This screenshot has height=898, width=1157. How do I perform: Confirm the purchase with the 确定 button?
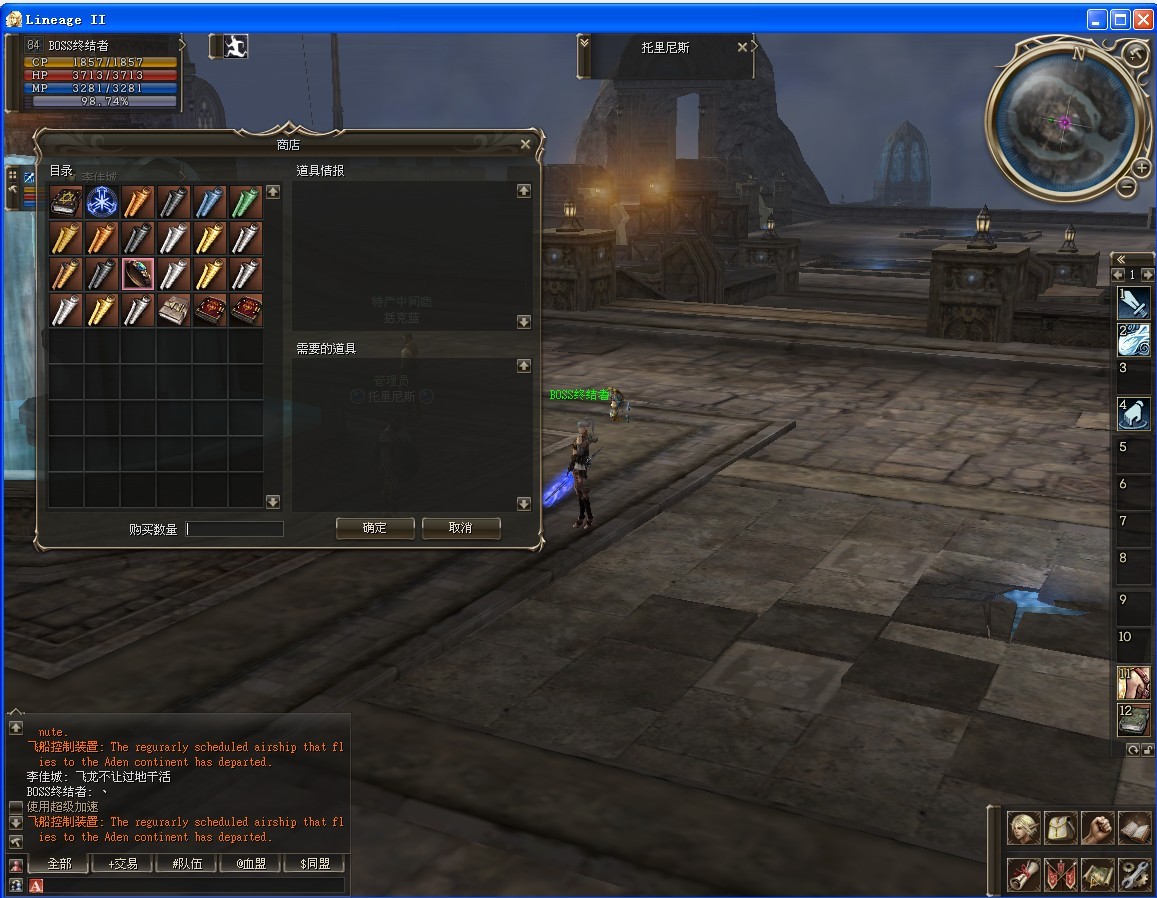(x=374, y=528)
